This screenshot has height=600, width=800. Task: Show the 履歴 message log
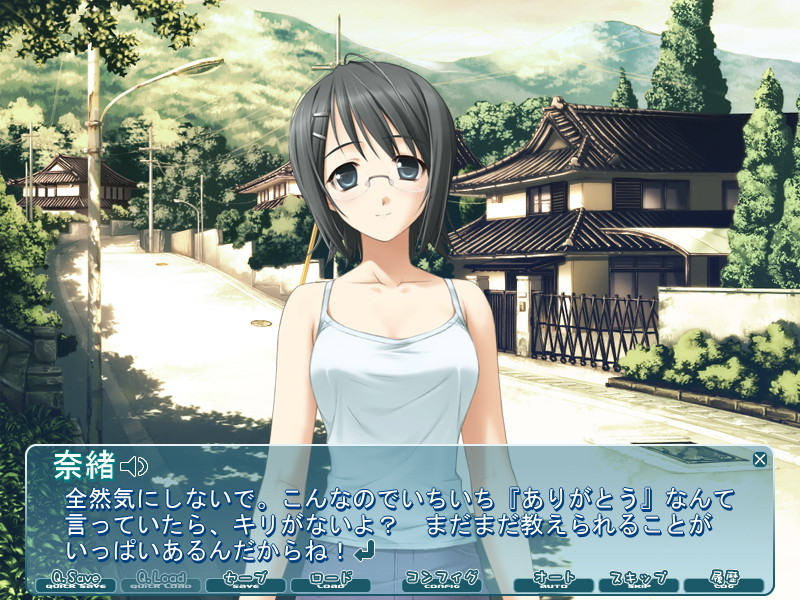[x=723, y=581]
